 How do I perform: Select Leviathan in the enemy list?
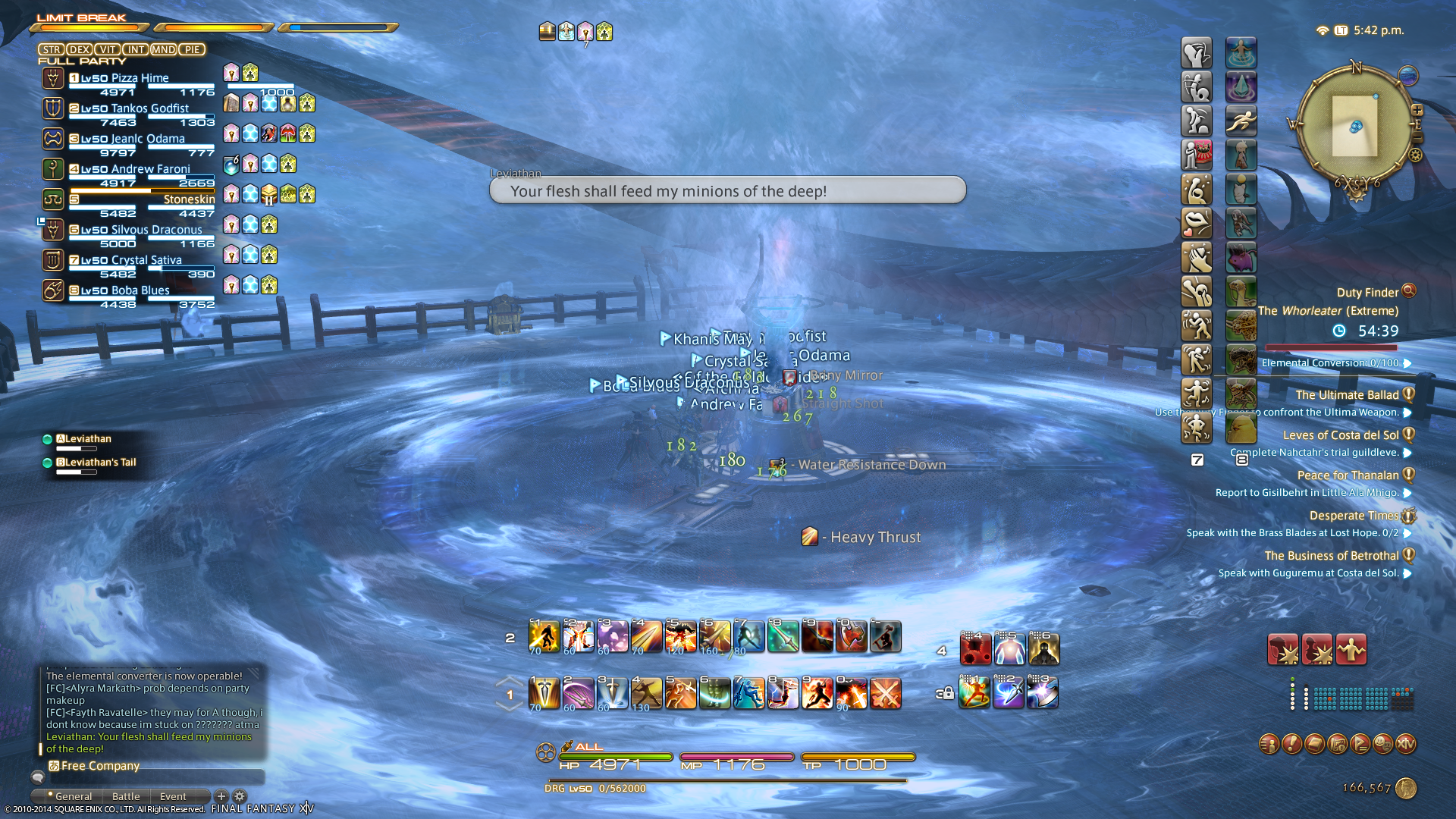pyautogui.click(x=88, y=439)
